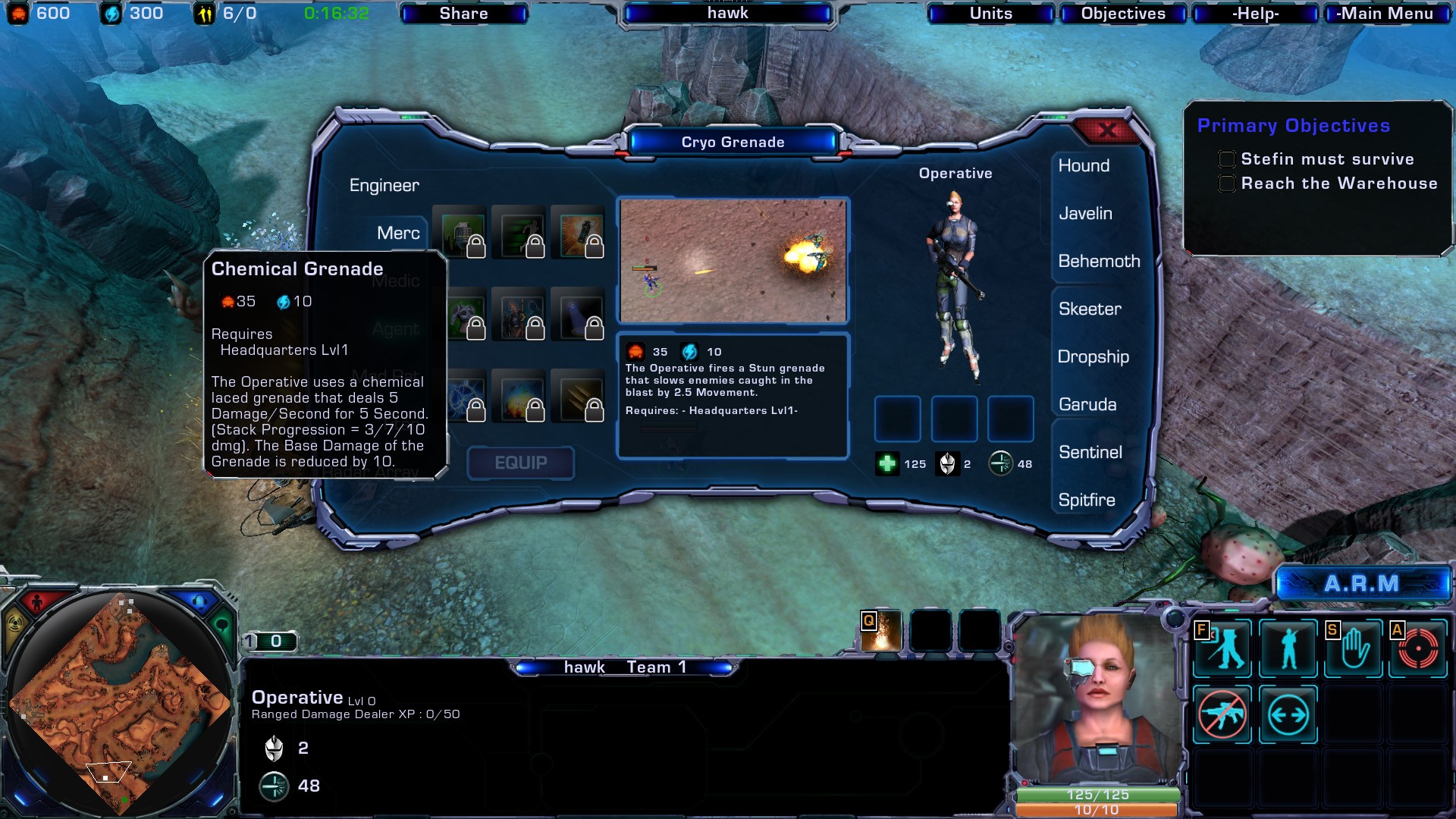Pick the Dropship entry
The width and height of the screenshot is (1456, 819).
tap(1093, 357)
